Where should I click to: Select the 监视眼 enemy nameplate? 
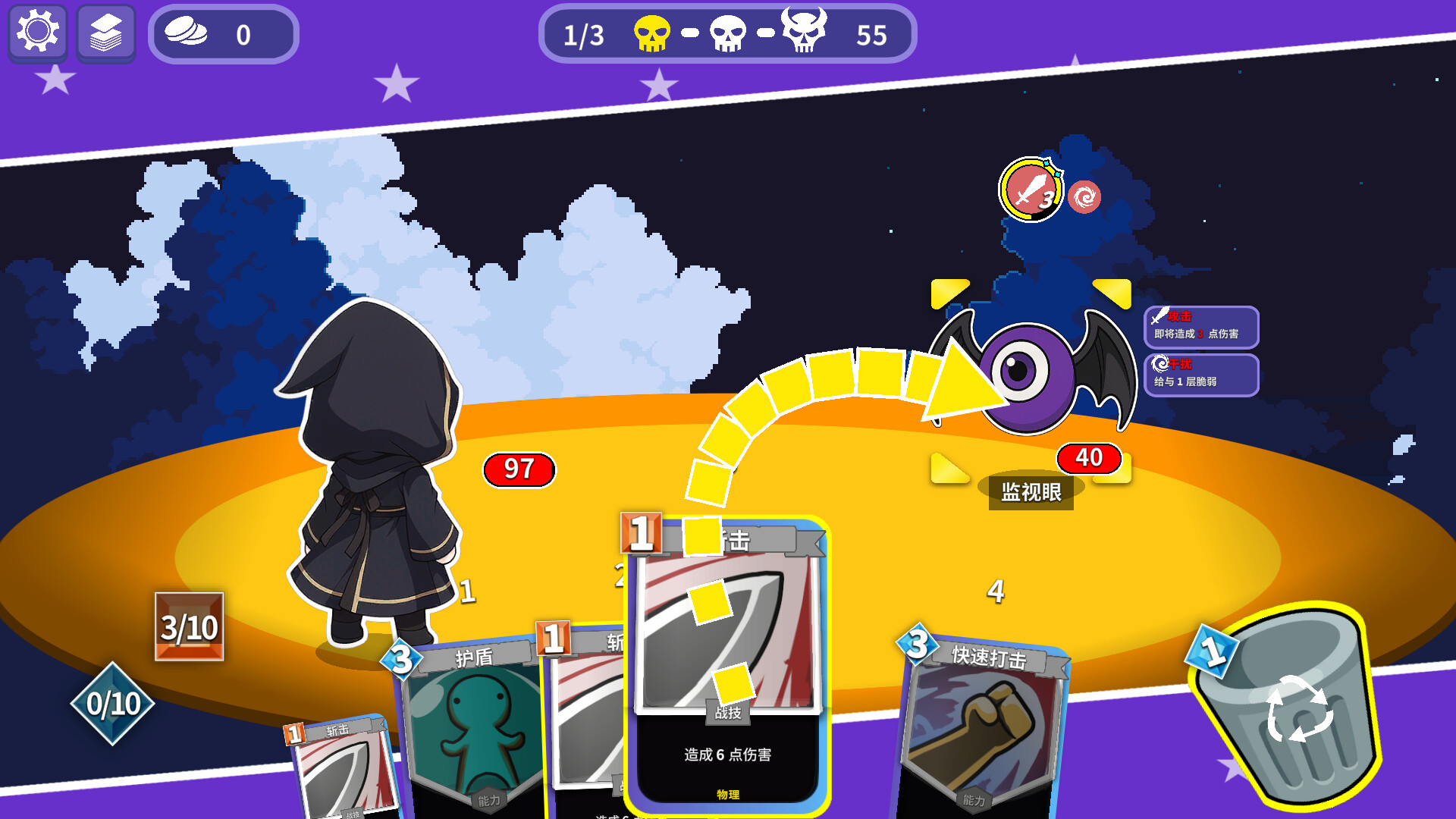pos(1031,492)
